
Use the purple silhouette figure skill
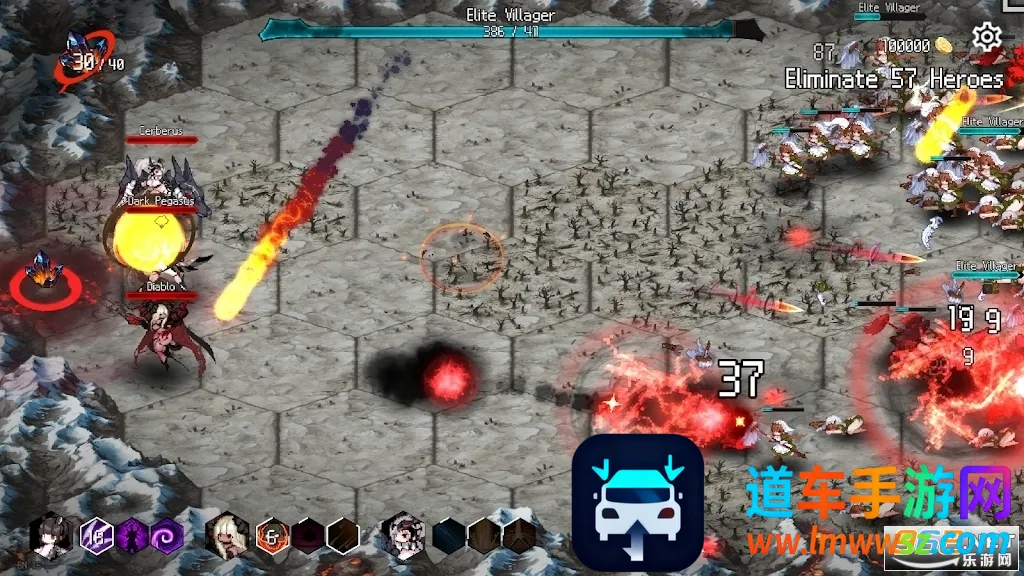(x=133, y=536)
